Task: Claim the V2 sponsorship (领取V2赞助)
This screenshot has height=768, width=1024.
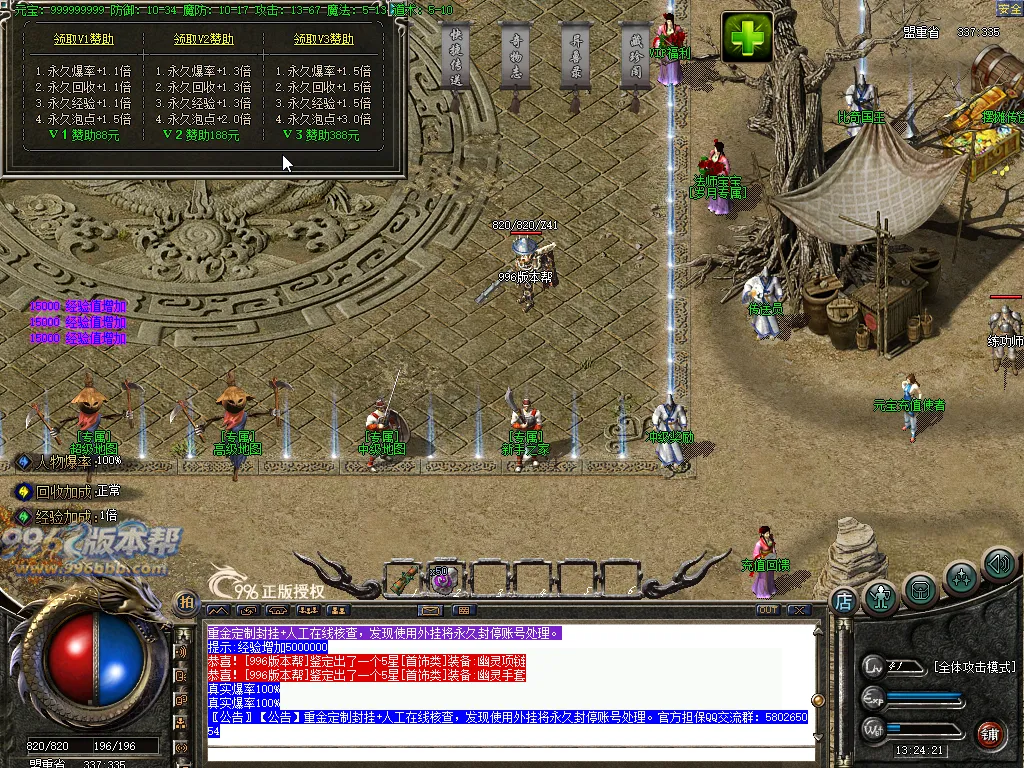Action: [x=204, y=40]
